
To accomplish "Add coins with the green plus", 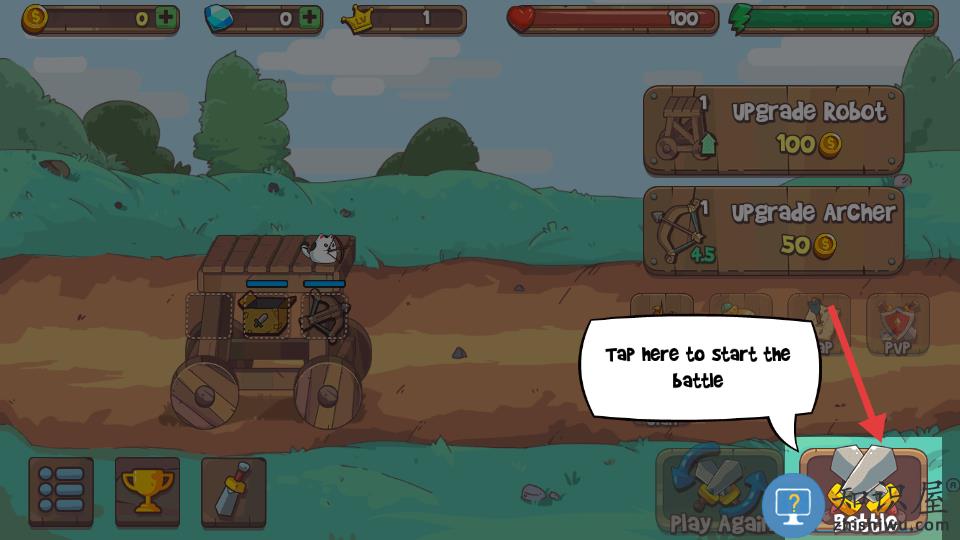I will [165, 18].
